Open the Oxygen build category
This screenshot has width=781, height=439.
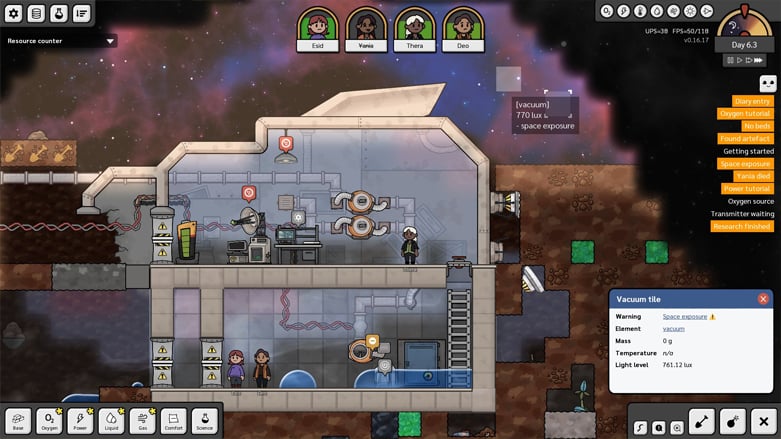pyautogui.click(x=50, y=421)
